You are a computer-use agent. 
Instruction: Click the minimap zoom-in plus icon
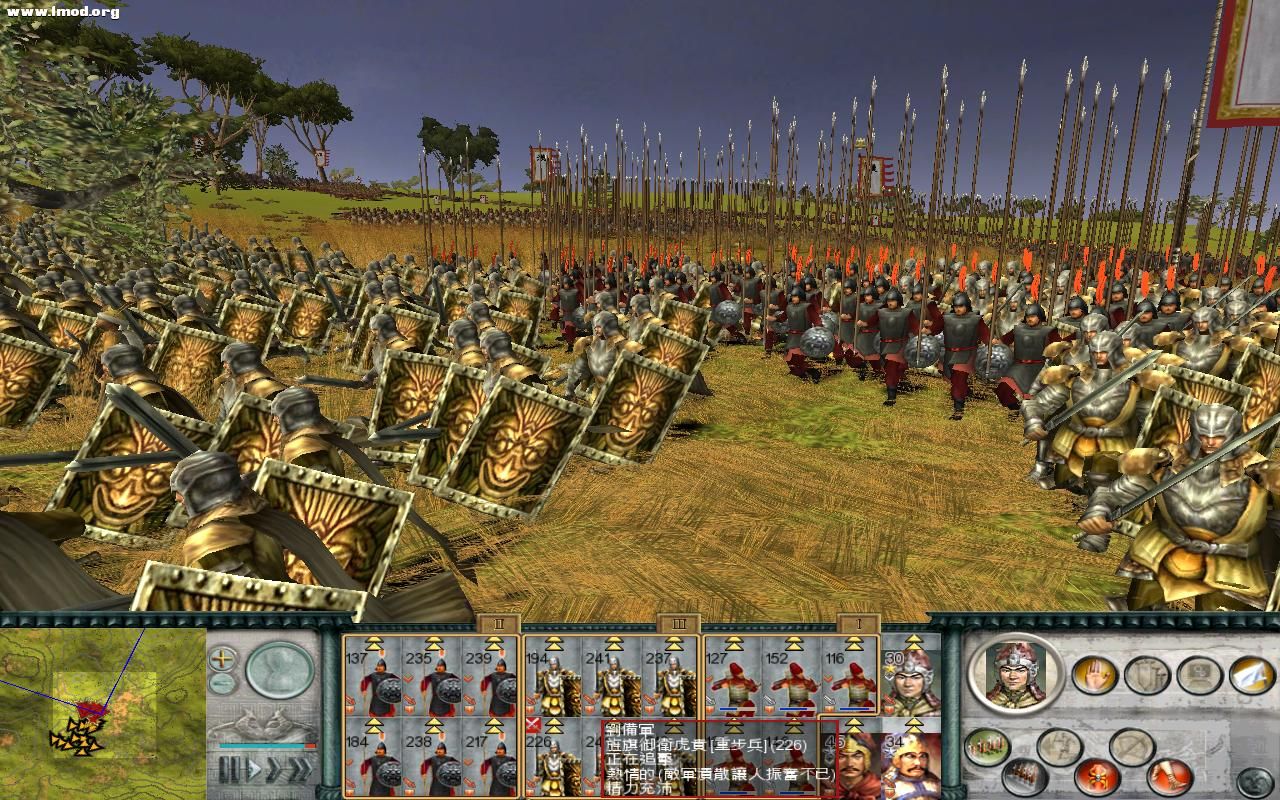(222, 659)
